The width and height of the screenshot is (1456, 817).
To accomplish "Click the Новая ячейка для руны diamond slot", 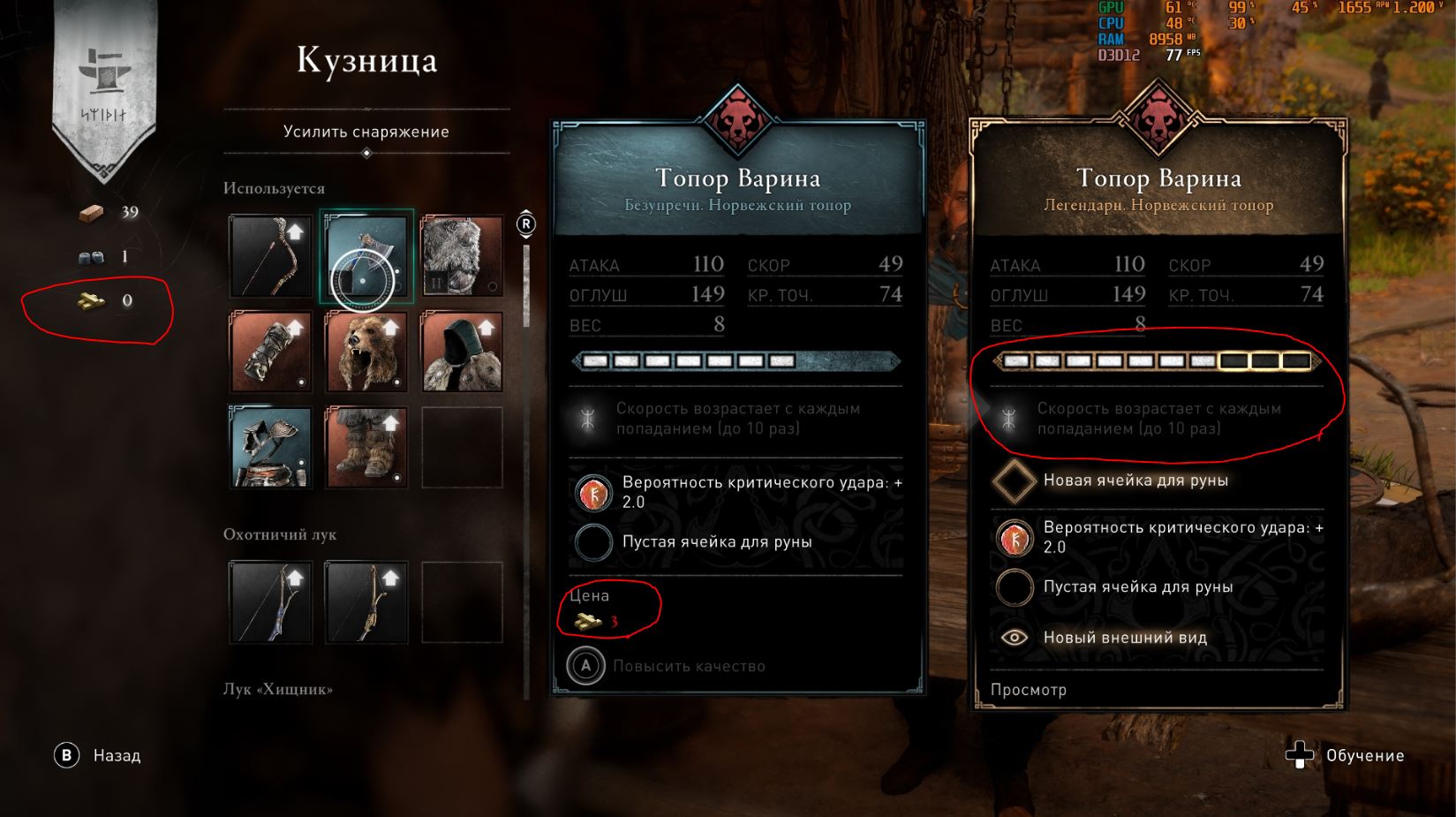I will 1013,480.
